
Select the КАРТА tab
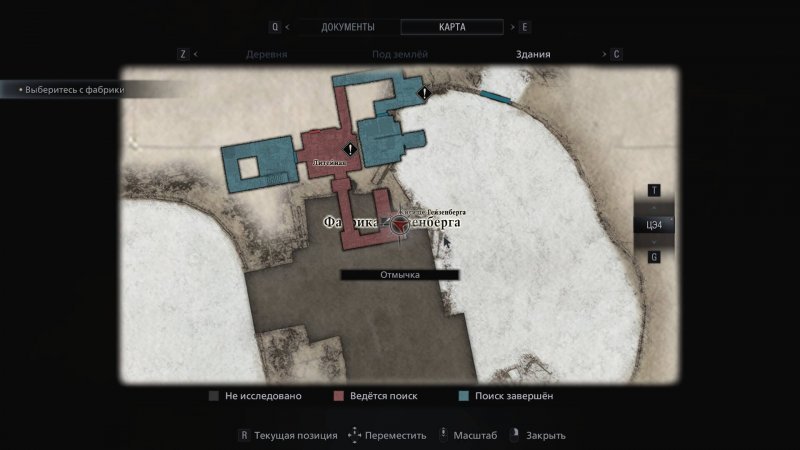[454, 27]
